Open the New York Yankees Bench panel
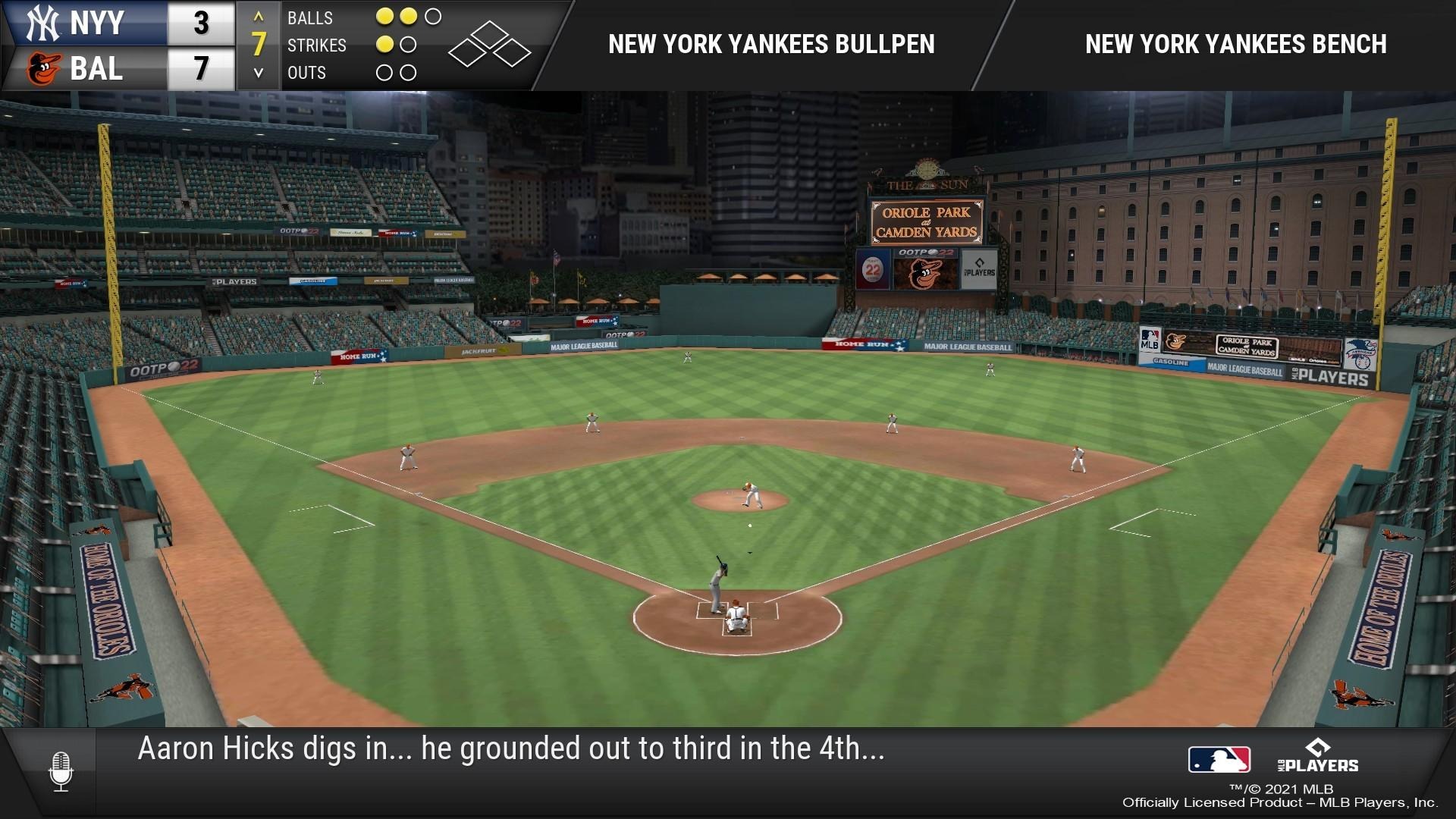1456x819 pixels. 1235,45
